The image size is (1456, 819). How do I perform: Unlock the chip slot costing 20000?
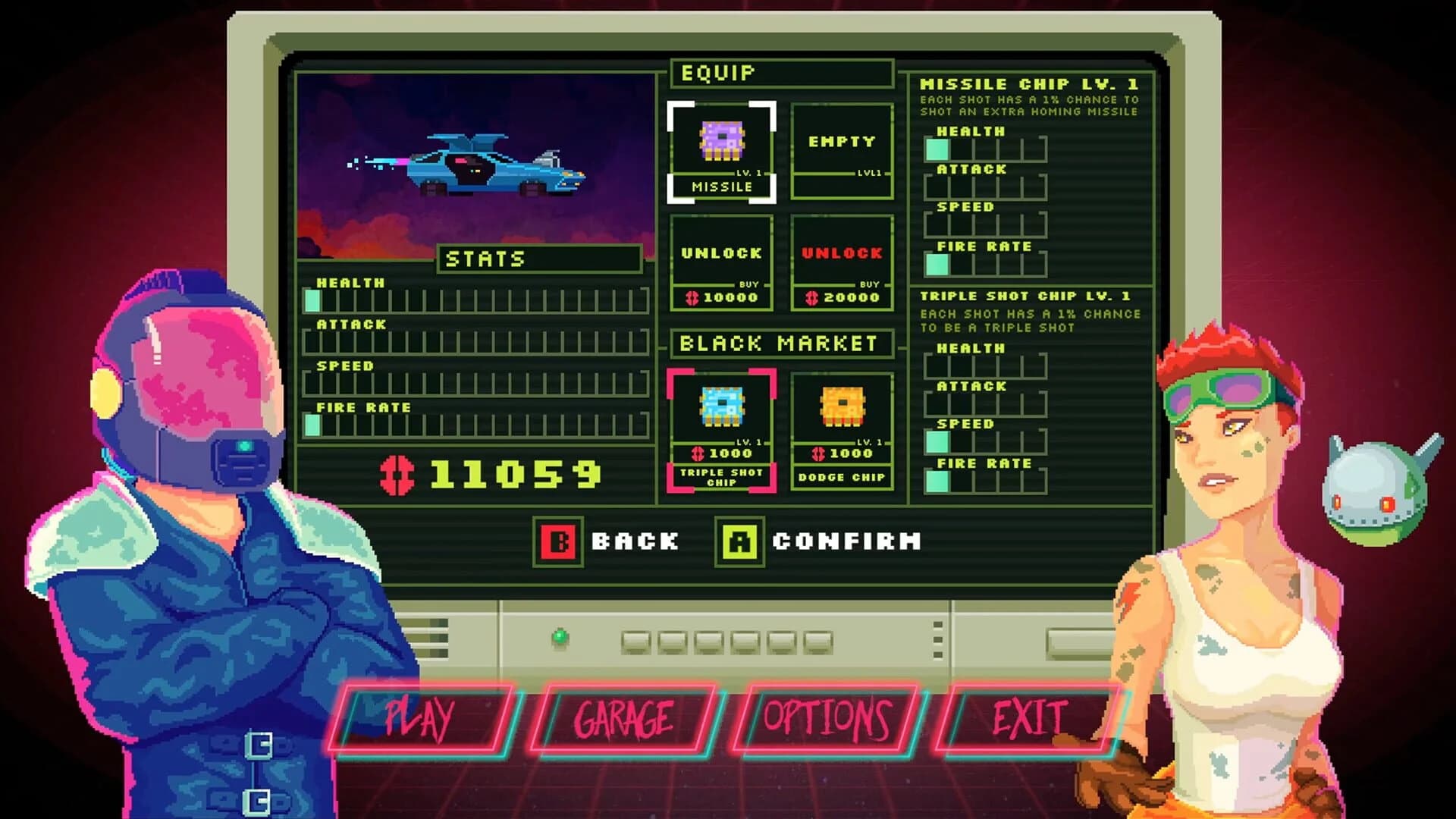coord(840,262)
